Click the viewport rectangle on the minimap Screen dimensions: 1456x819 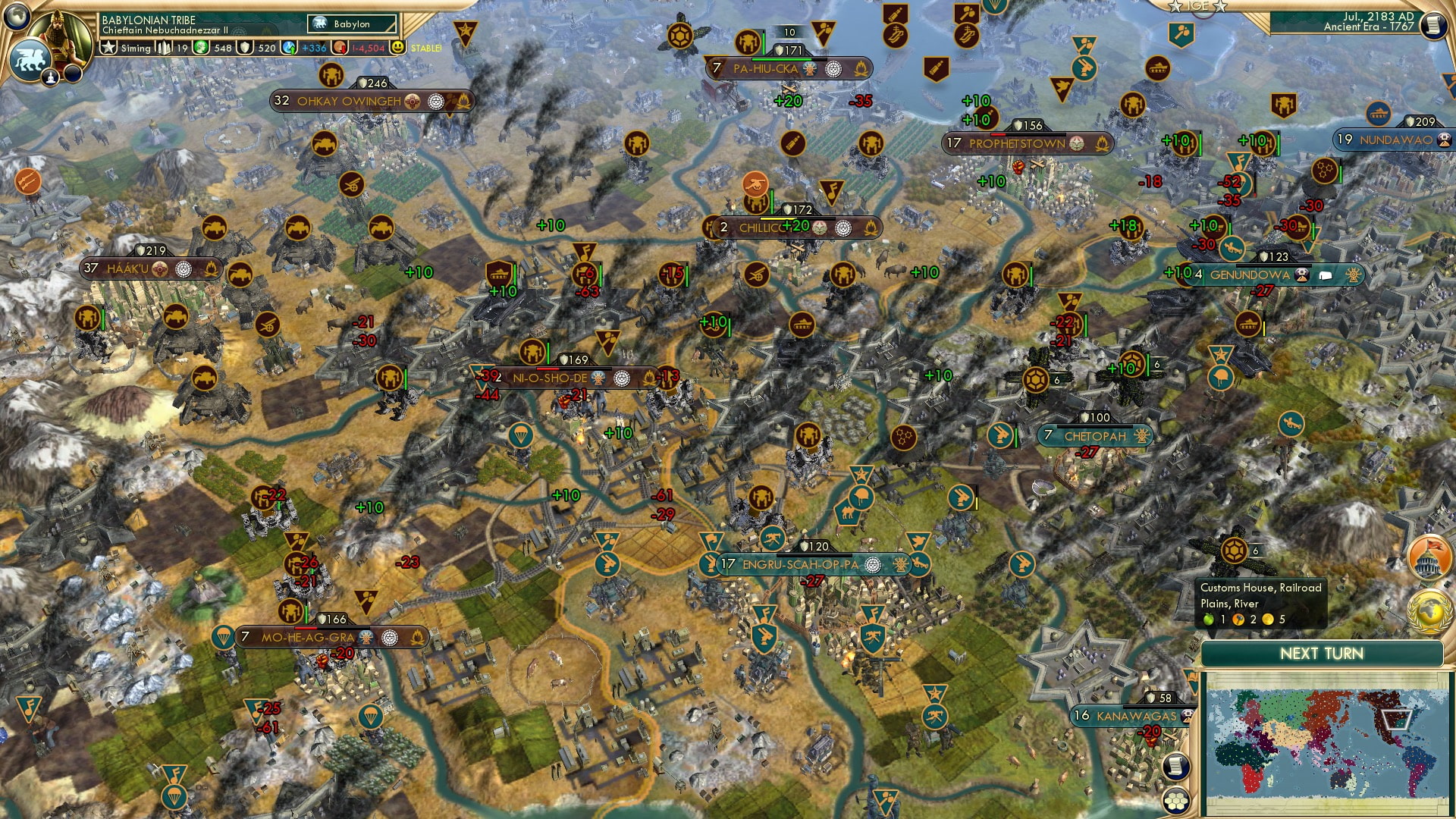[1395, 720]
